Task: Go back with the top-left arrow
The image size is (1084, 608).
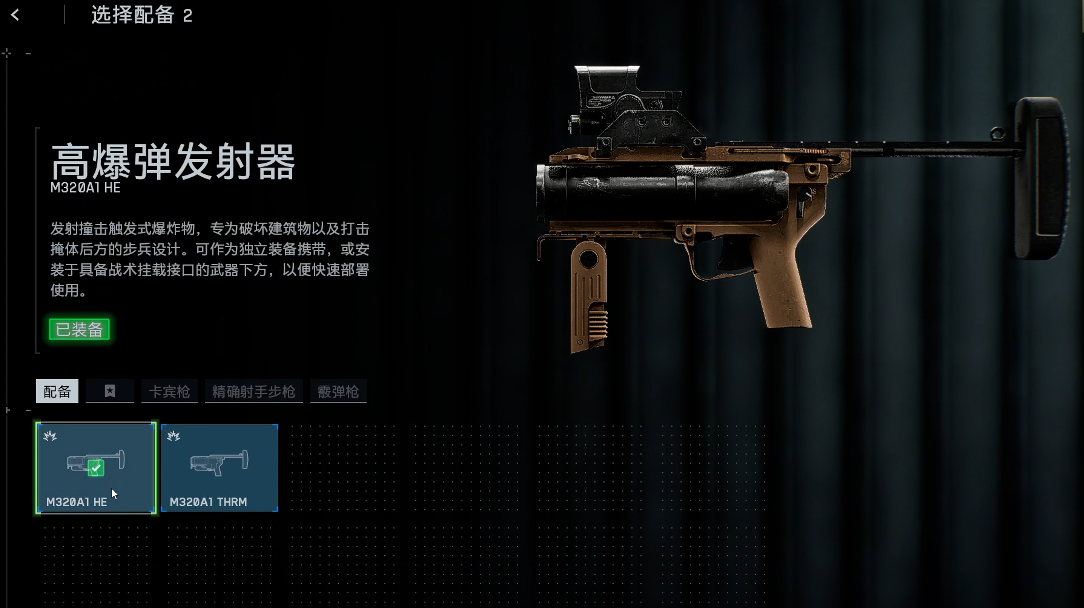Action: point(15,15)
